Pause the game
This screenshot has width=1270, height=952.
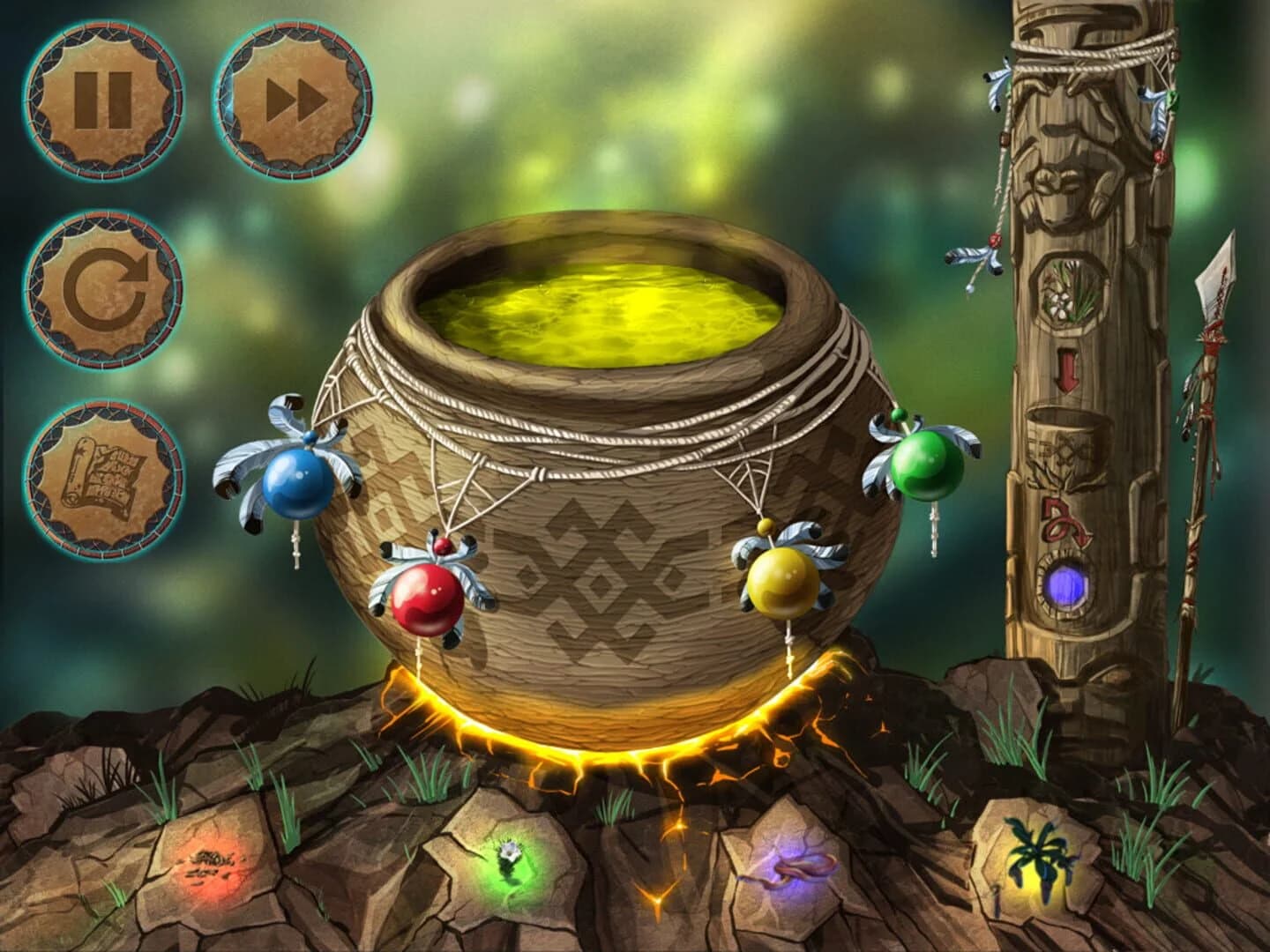coord(103,98)
